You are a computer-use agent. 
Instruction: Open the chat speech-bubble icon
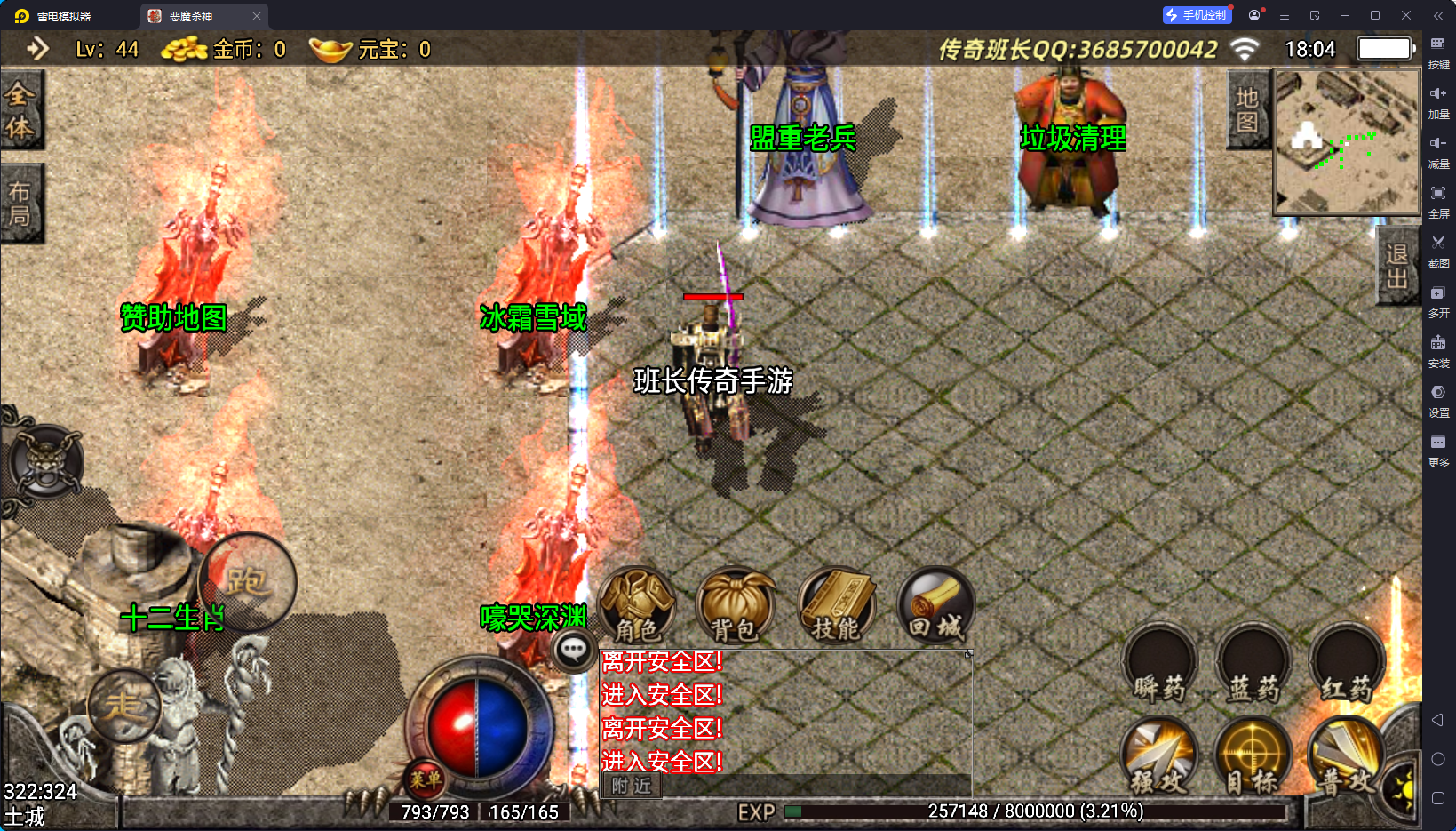573,651
